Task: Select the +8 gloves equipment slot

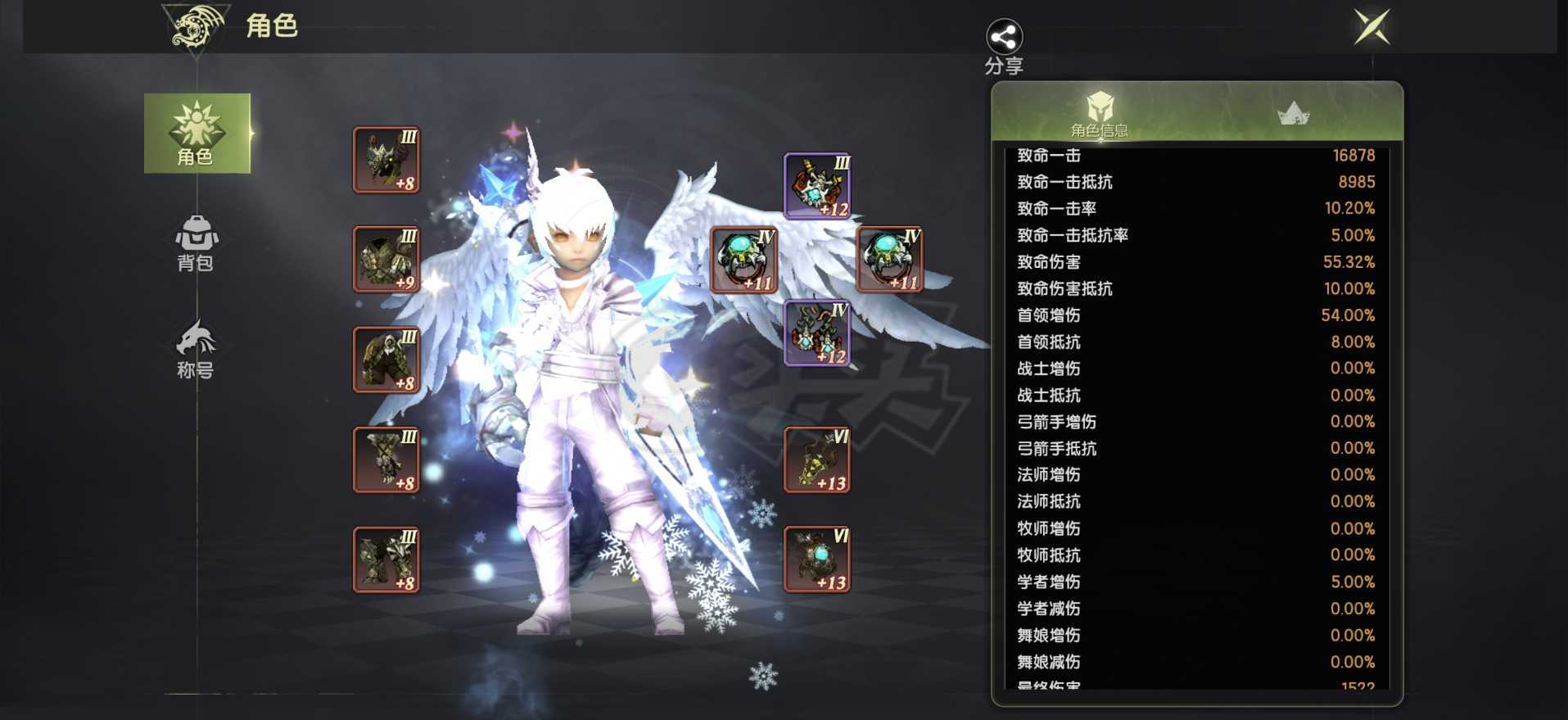Action: pyautogui.click(x=386, y=460)
